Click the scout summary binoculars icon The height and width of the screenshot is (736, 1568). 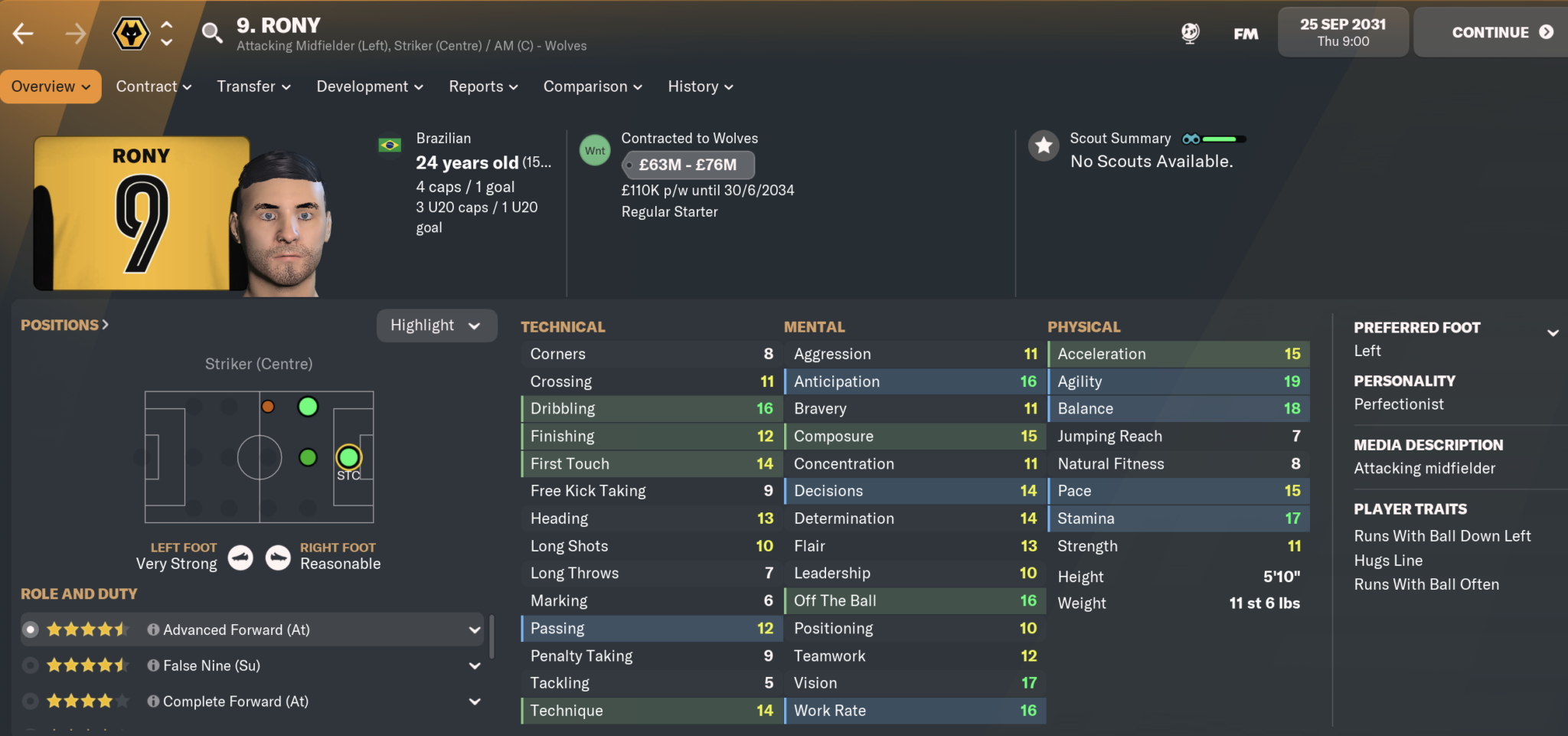[1189, 138]
